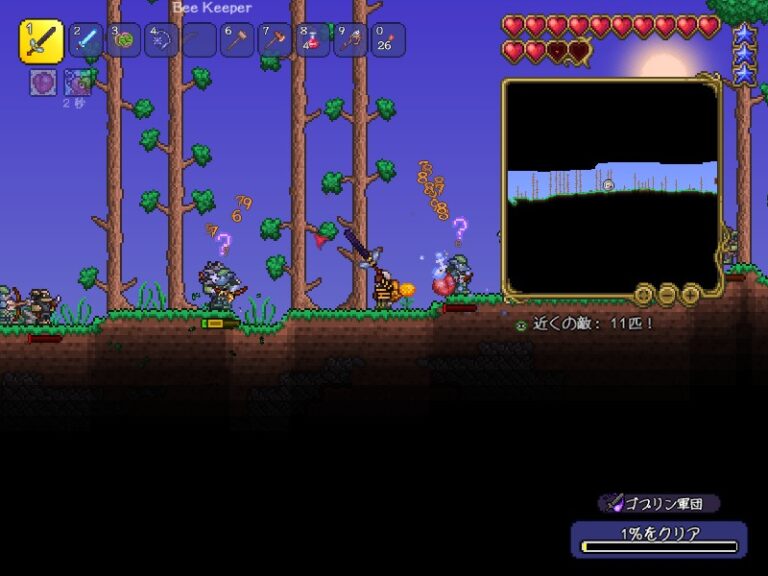Click the minimap display
768x576 pixels.
pyautogui.click(x=611, y=187)
